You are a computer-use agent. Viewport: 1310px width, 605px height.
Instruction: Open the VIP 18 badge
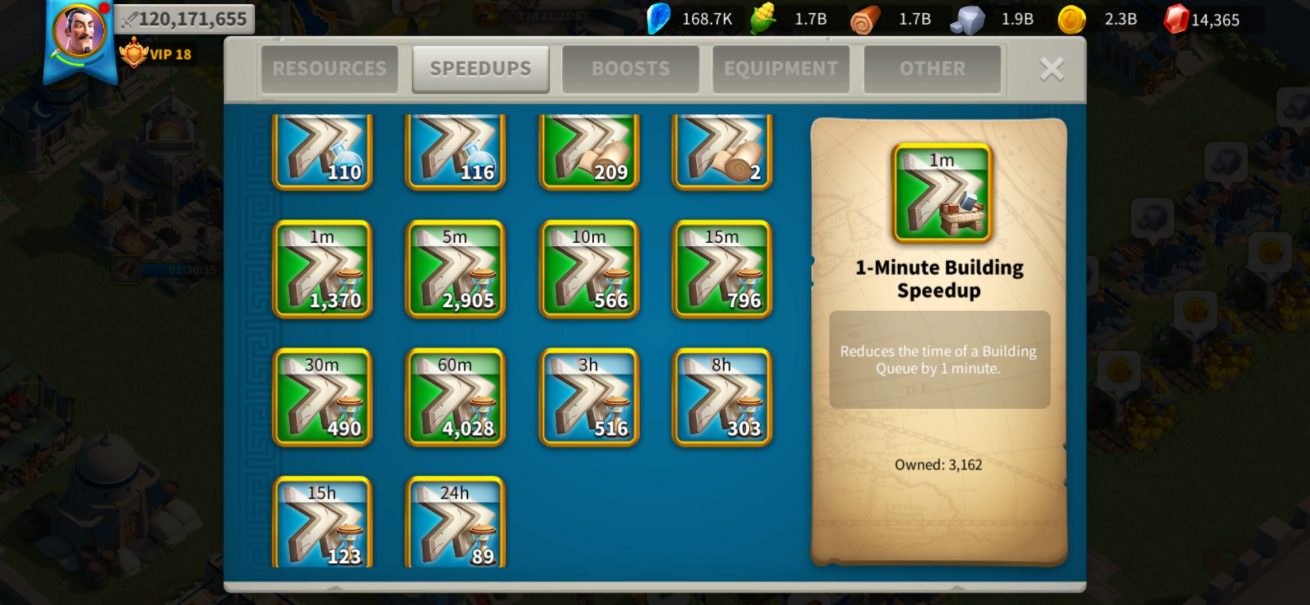[156, 53]
